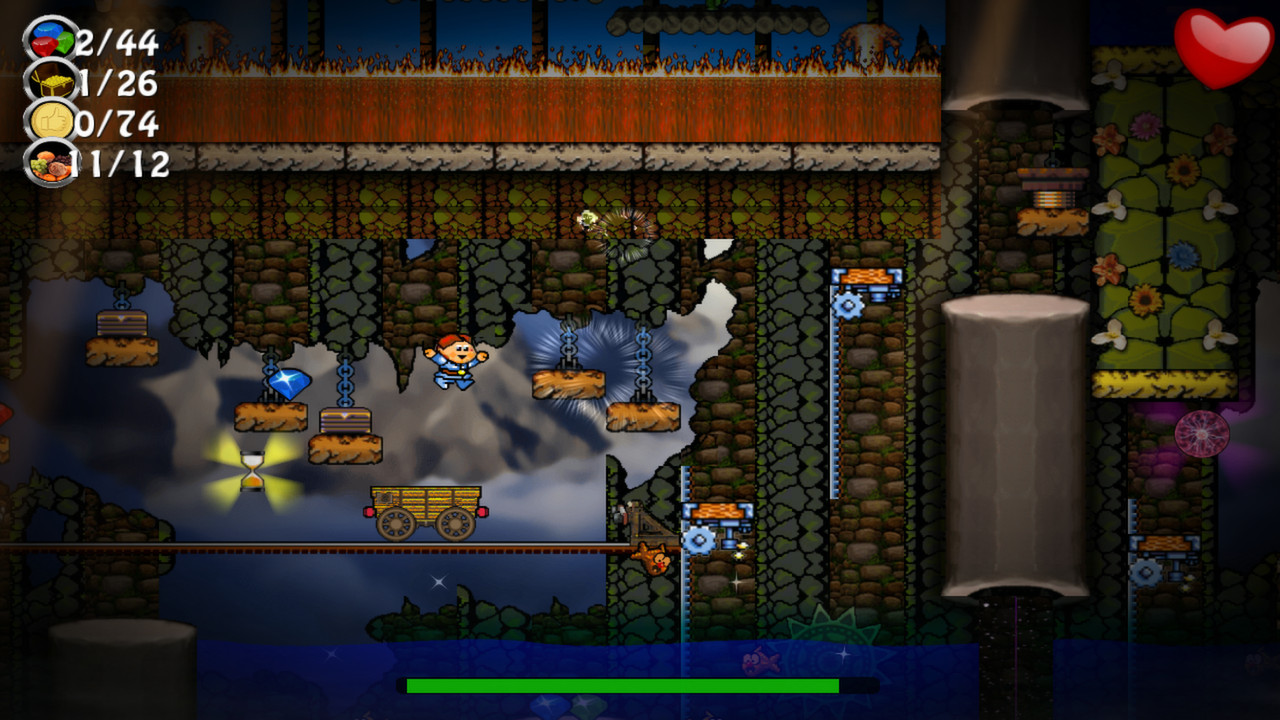Click the green progress bar at the bottom
Image resolution: width=1280 pixels, height=720 pixels.
[620, 687]
